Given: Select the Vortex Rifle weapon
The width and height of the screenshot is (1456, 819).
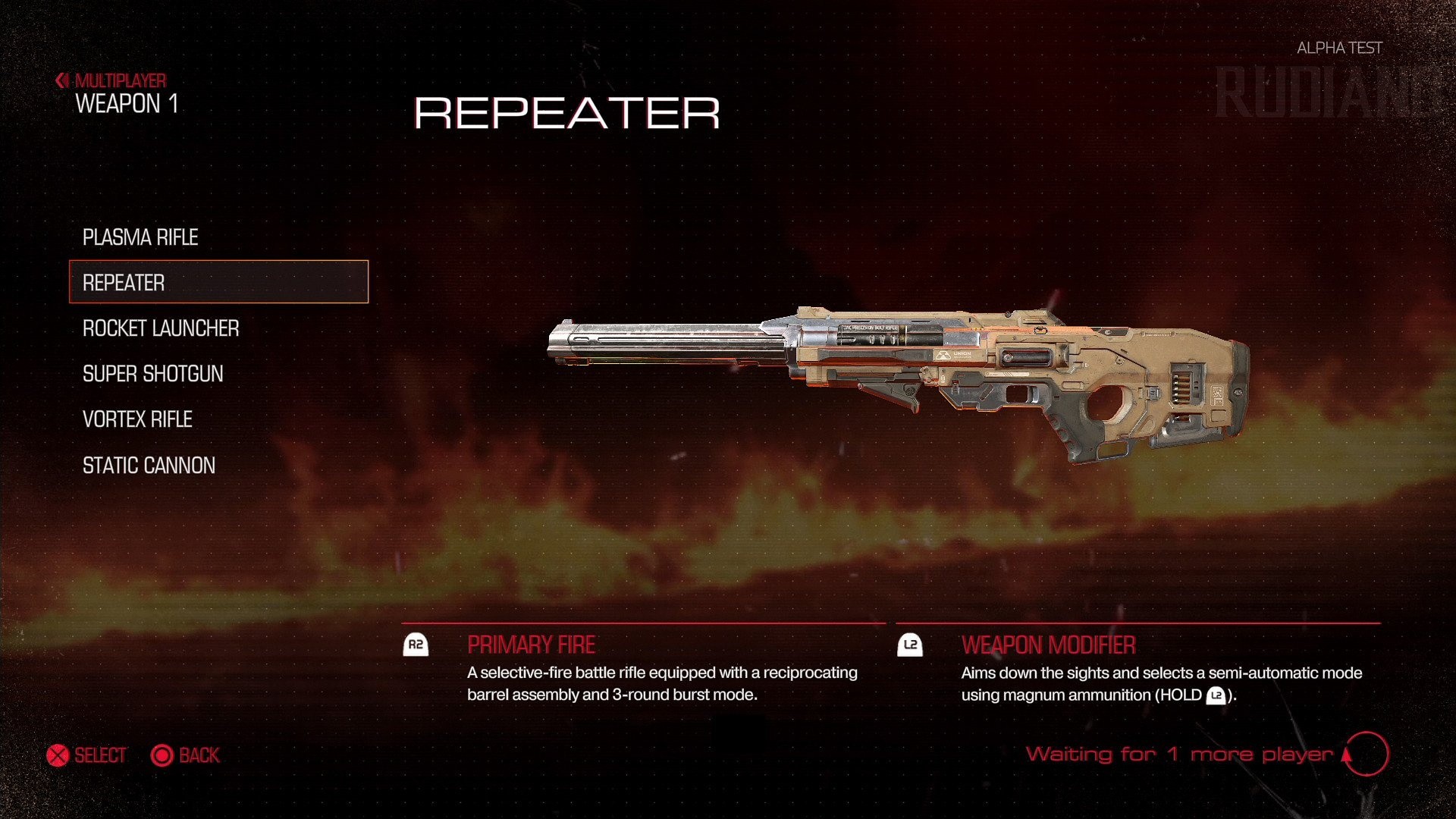Looking at the screenshot, I should pyautogui.click(x=136, y=419).
